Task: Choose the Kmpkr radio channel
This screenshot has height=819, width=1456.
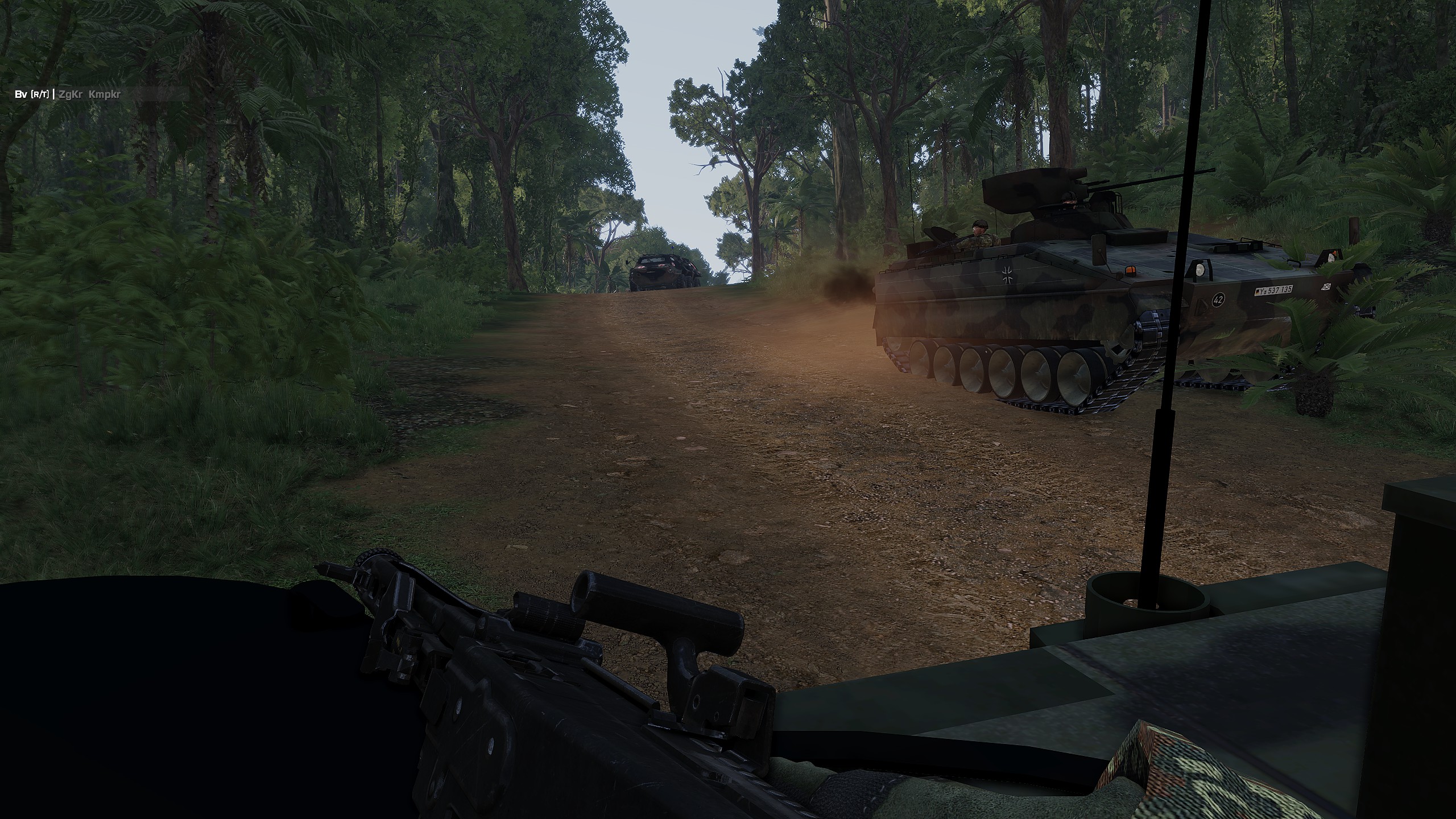Action: 105,94
